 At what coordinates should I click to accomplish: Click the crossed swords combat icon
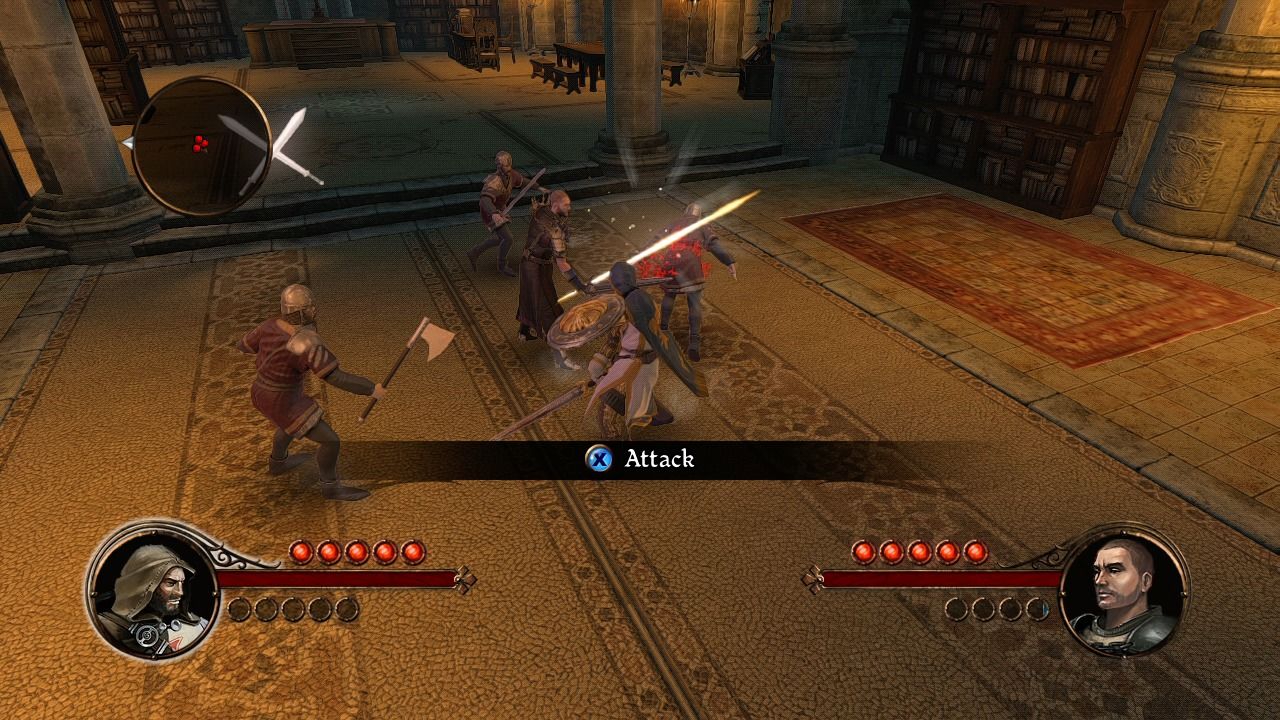pos(277,147)
